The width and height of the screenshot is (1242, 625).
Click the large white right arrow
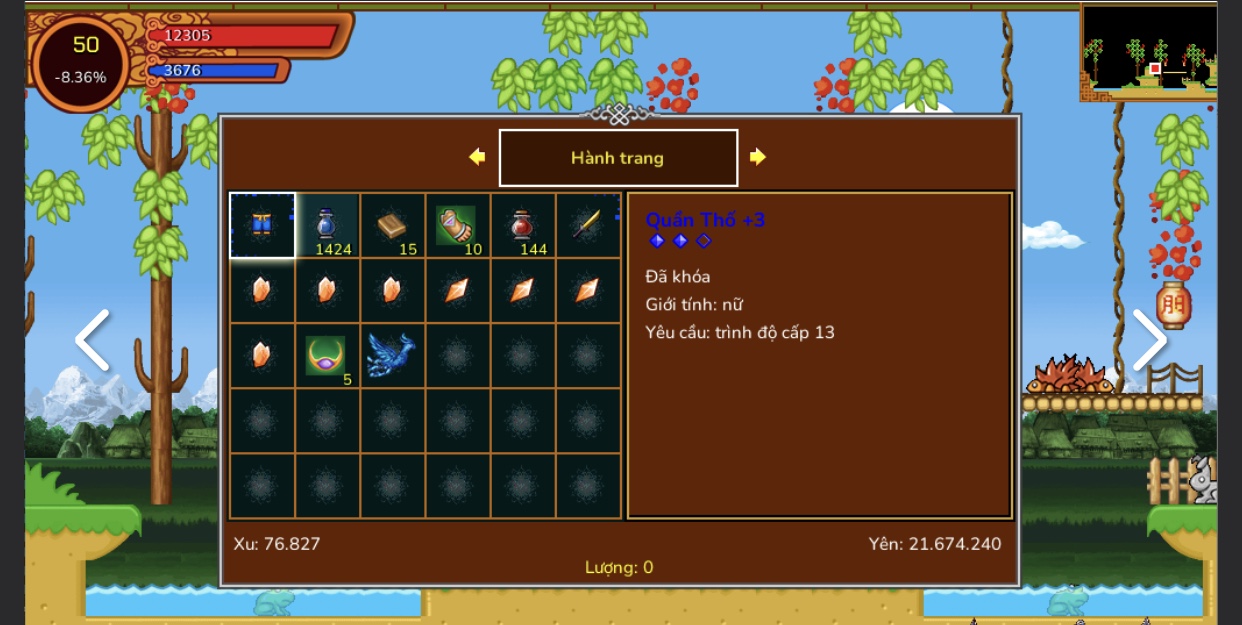[1149, 341]
